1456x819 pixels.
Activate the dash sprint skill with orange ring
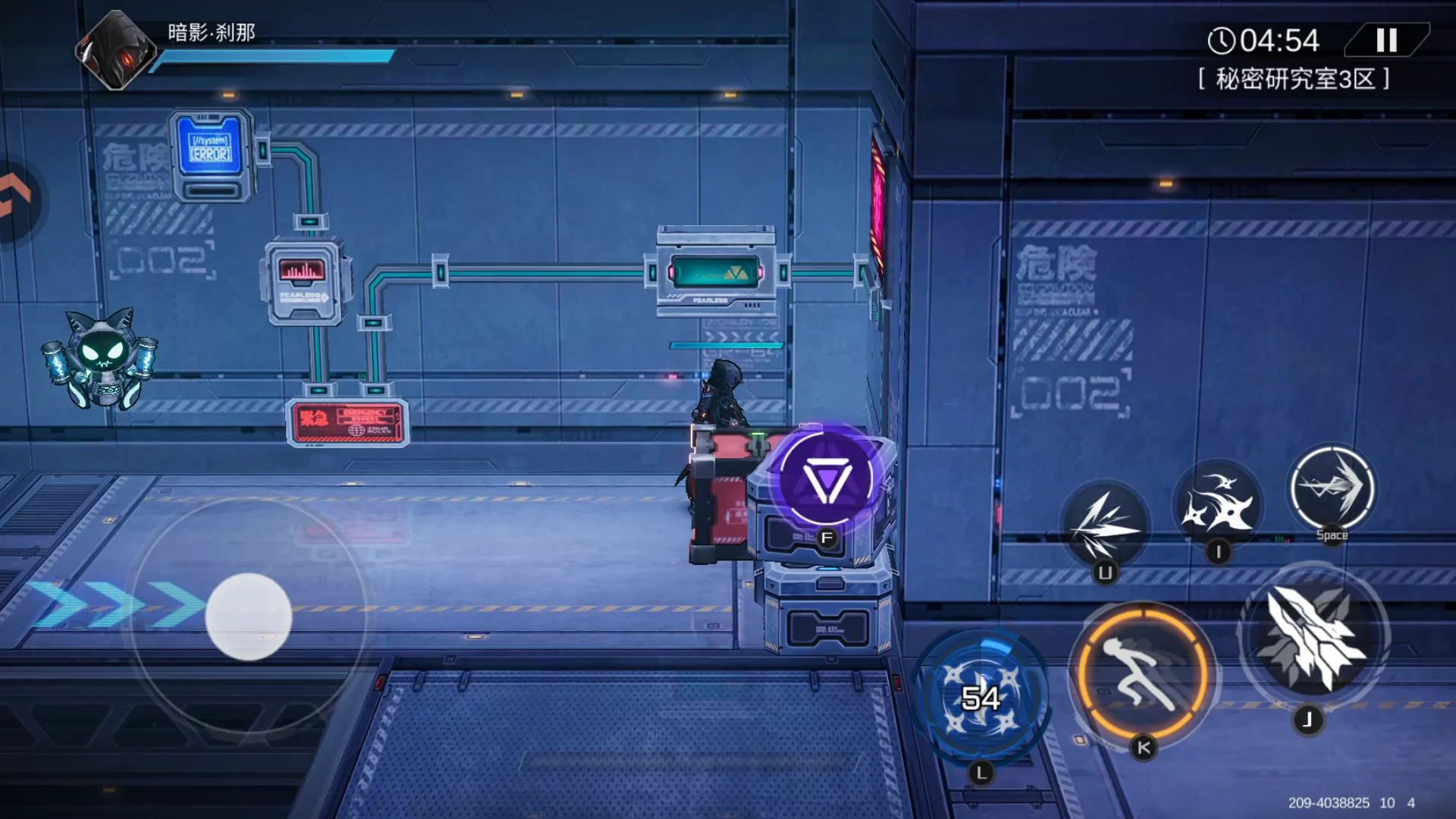[x=1142, y=671]
